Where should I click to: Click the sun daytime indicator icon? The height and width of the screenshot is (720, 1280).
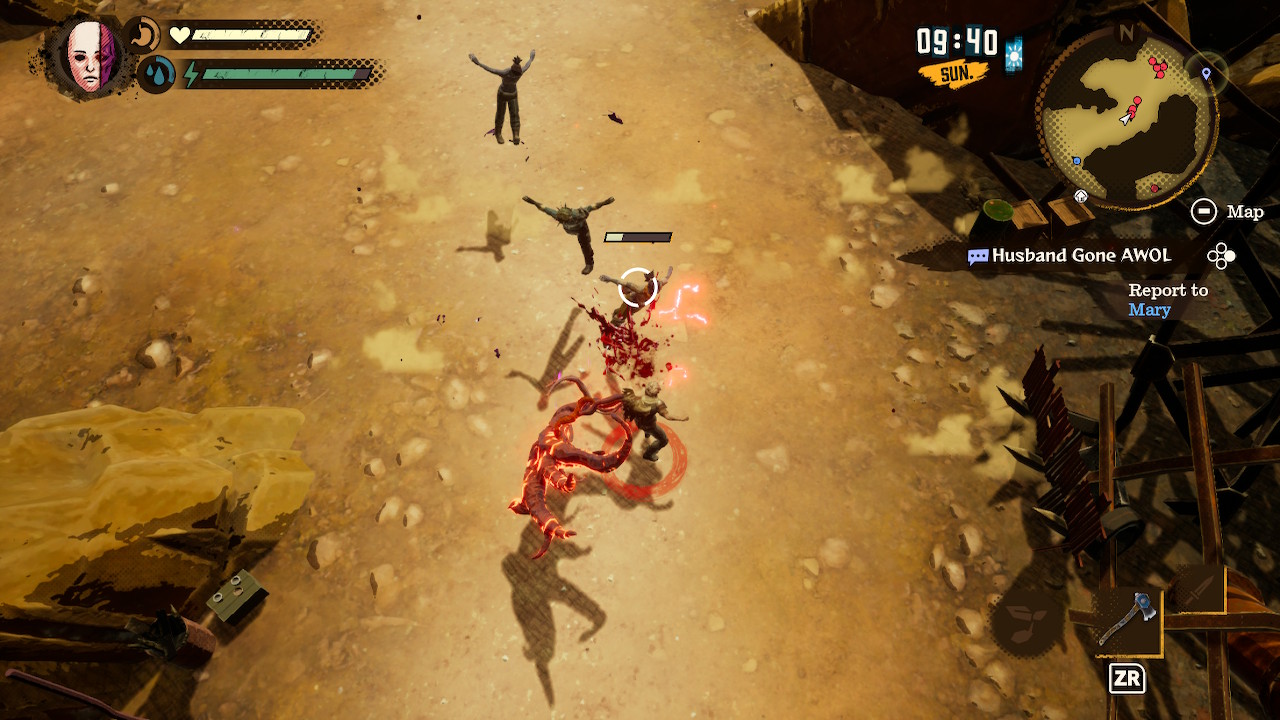[x=1015, y=54]
